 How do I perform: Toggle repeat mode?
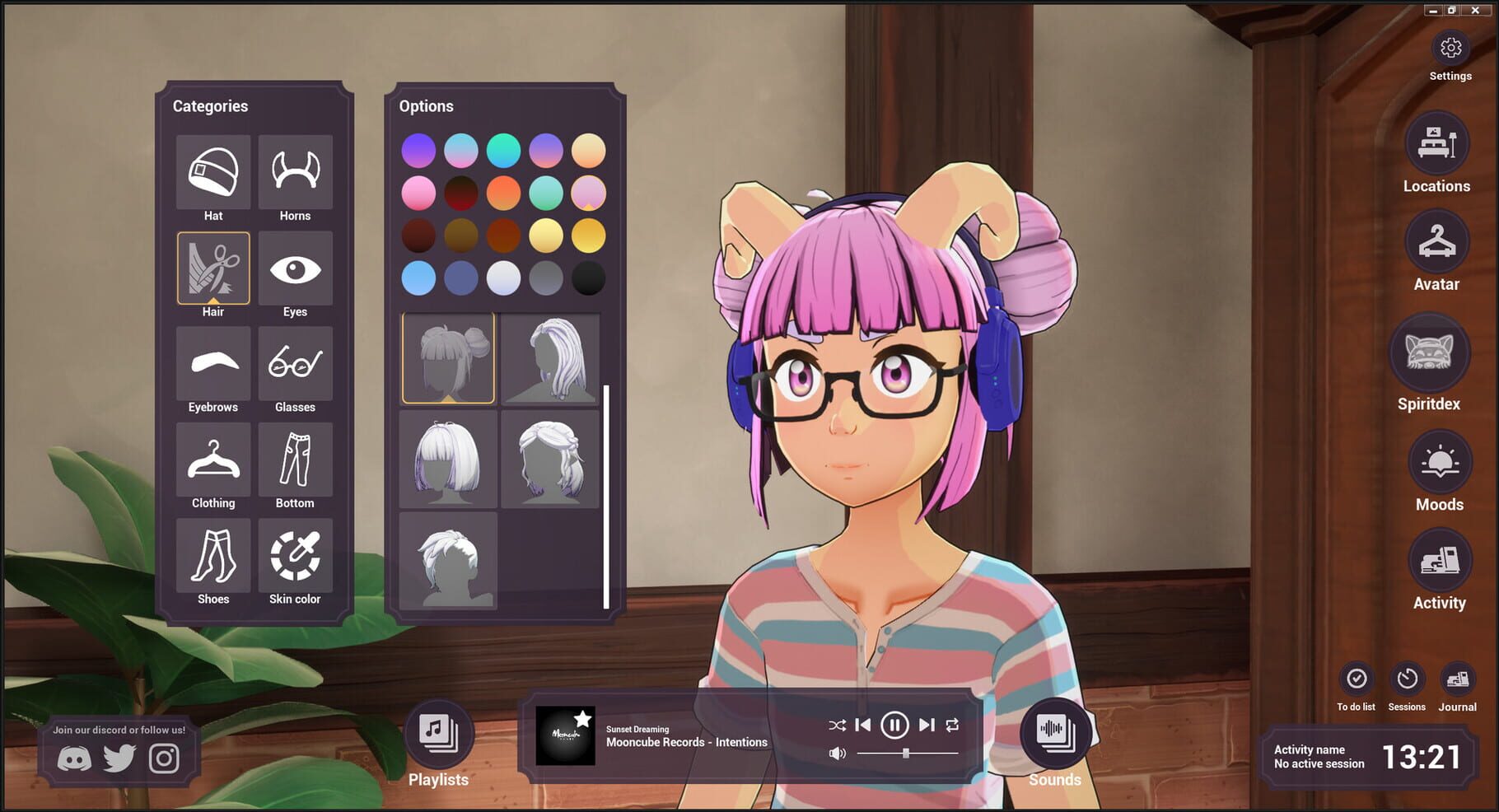click(953, 726)
